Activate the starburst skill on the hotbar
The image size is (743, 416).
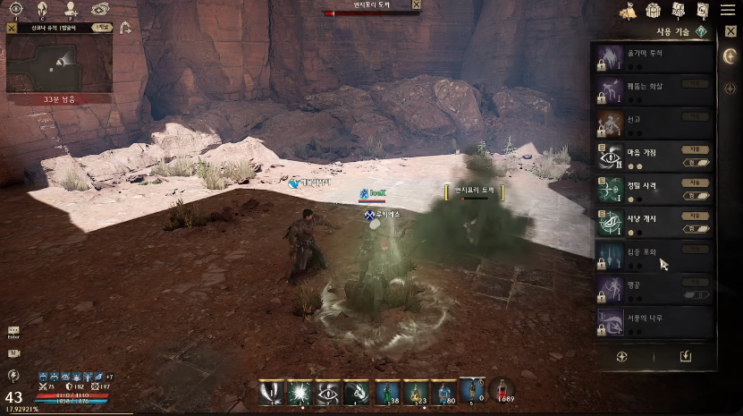tap(298, 391)
